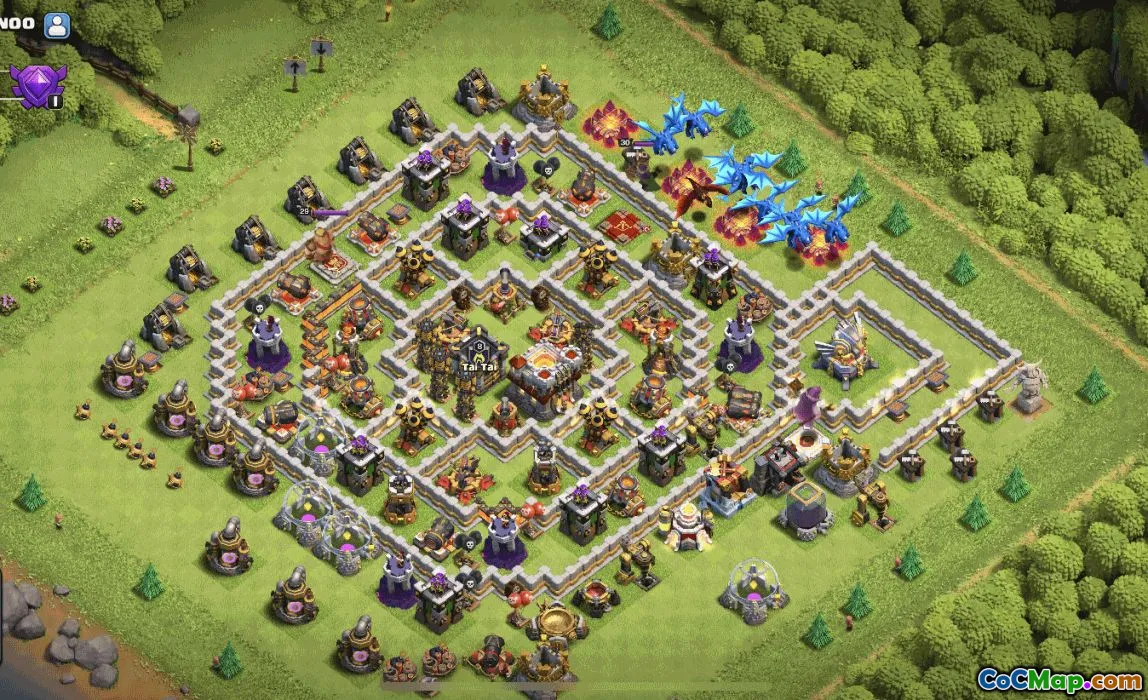Visit the CoCMap.com watermark link

click(1058, 679)
